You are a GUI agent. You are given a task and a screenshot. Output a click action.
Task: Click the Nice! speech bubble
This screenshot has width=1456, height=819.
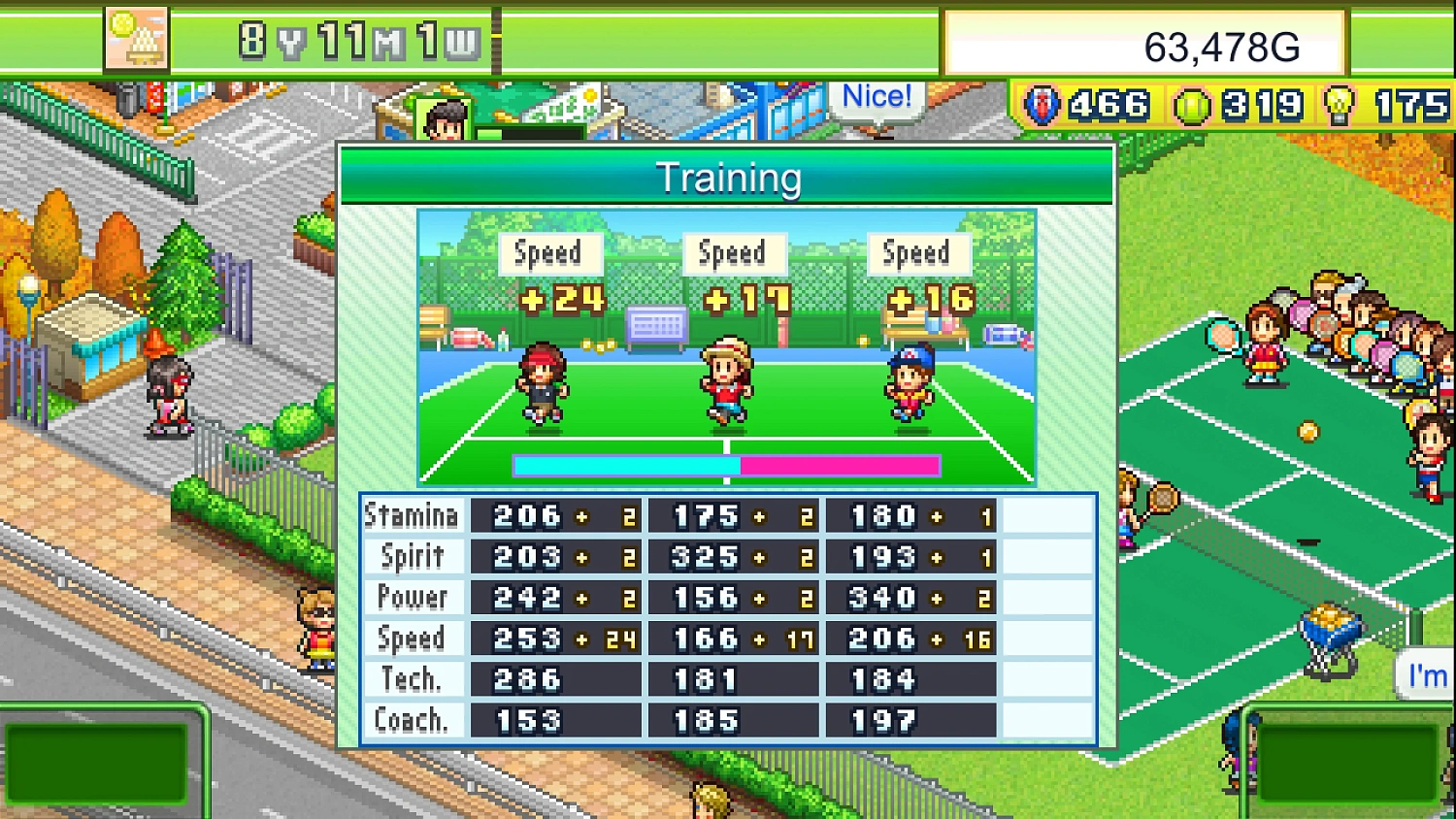click(x=876, y=95)
